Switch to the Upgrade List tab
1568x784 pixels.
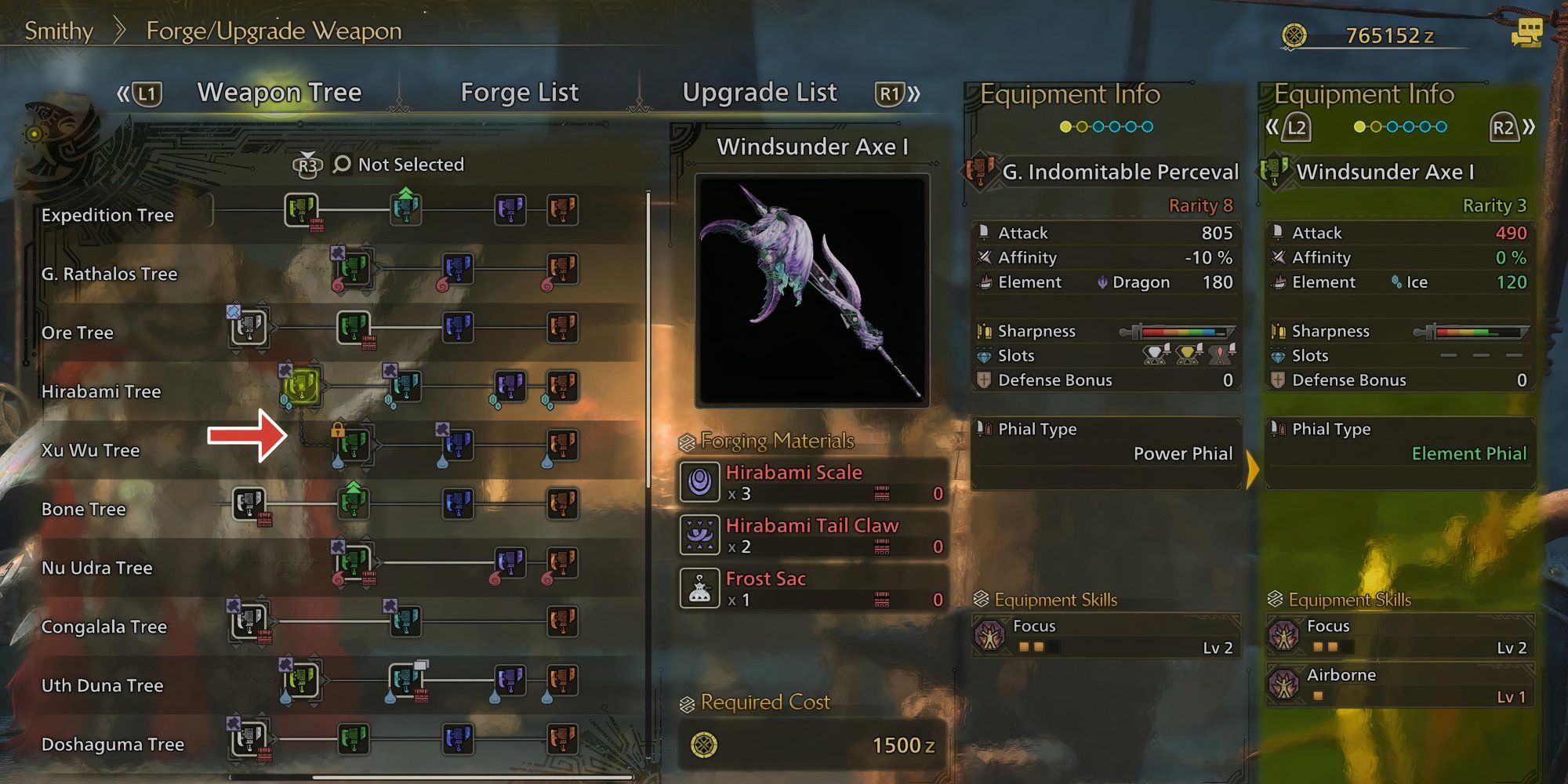759,93
